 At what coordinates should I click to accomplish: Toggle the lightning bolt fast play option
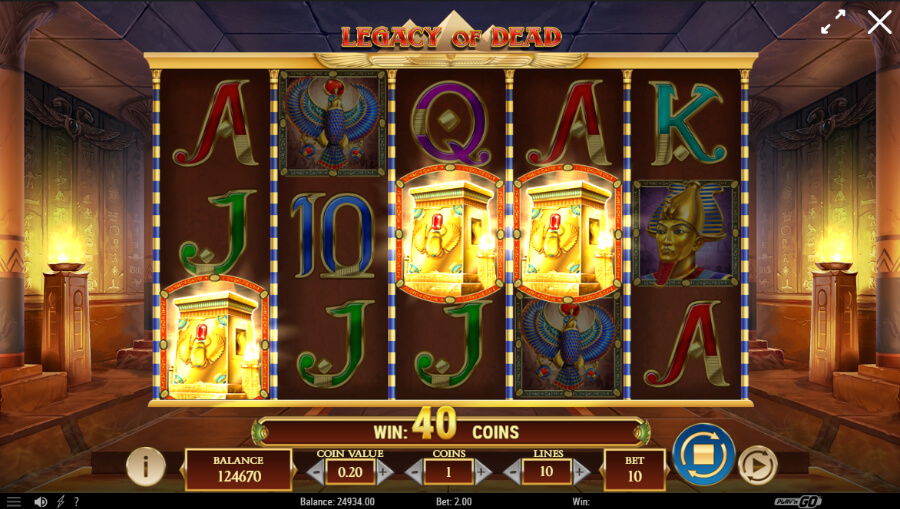60,501
